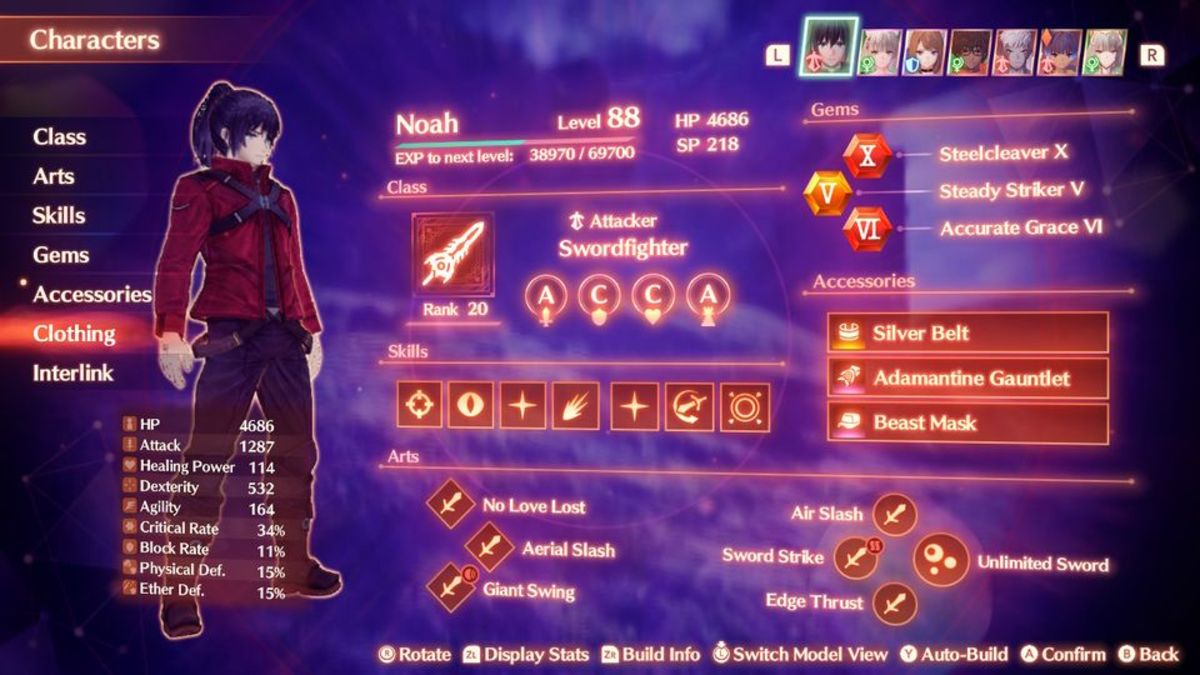Select the Adamantine Gauntlet accessory
The height and width of the screenshot is (675, 1200).
pos(967,378)
